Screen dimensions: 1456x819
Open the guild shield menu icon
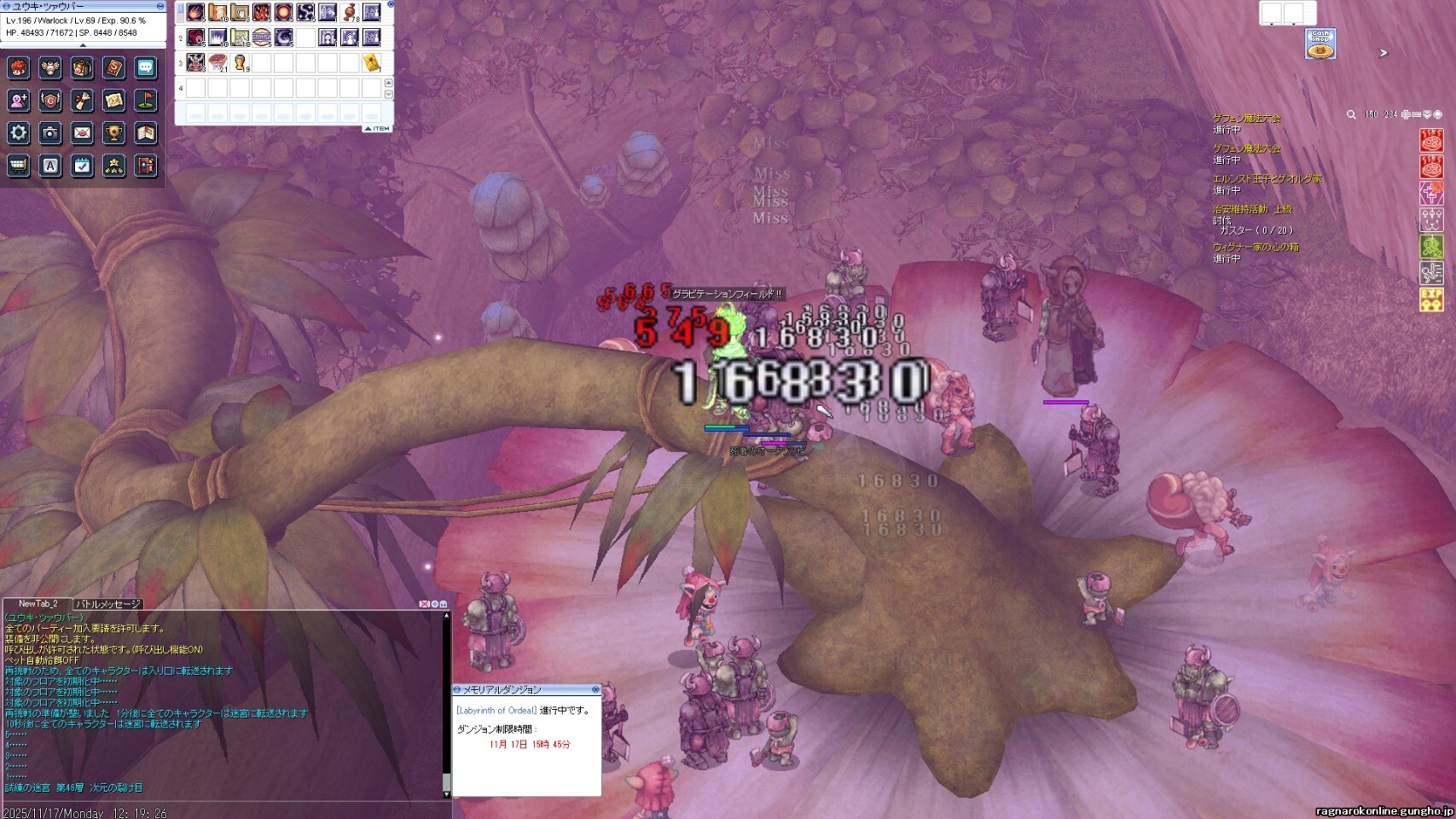50,101
